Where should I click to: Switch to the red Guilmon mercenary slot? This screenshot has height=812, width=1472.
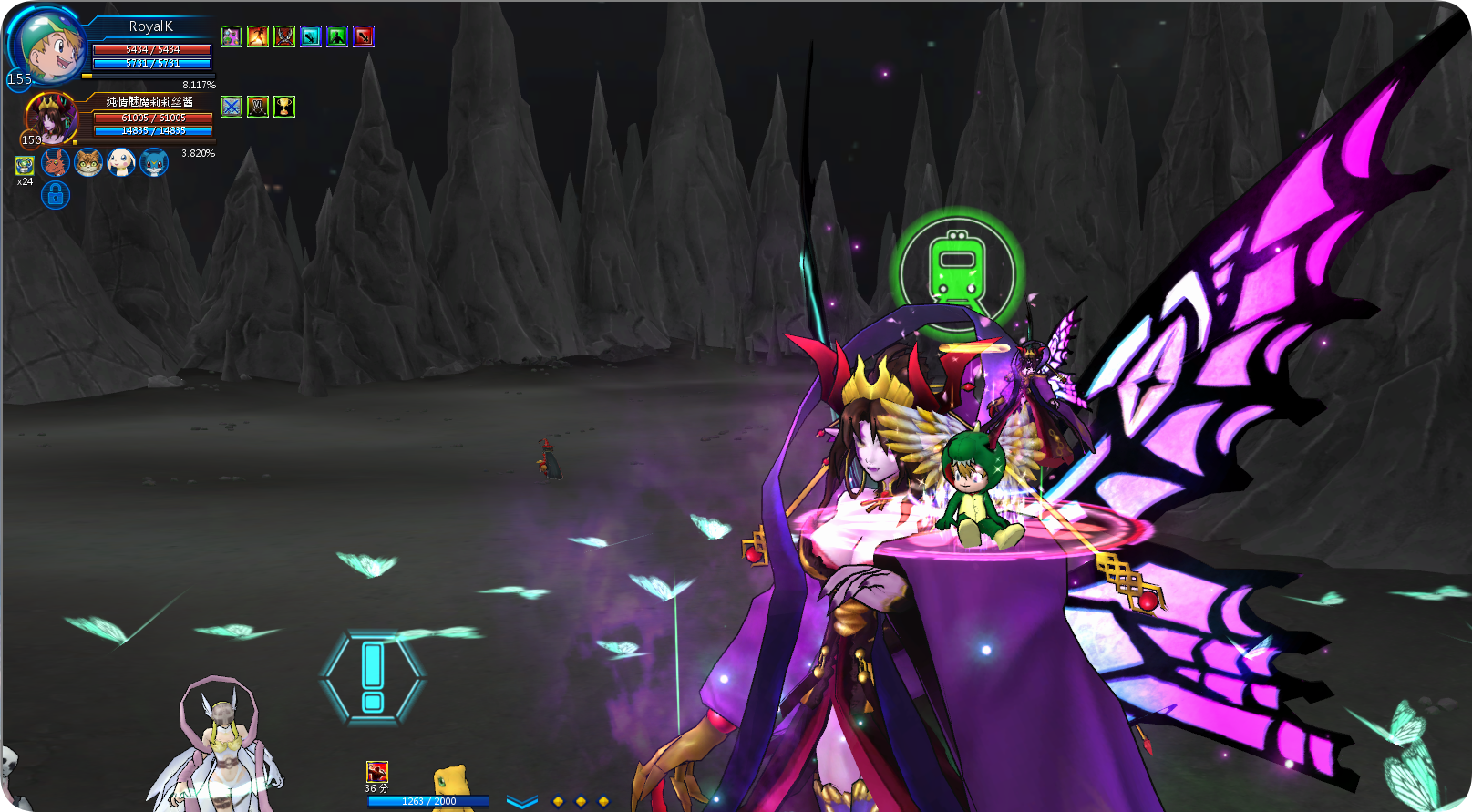(x=56, y=162)
